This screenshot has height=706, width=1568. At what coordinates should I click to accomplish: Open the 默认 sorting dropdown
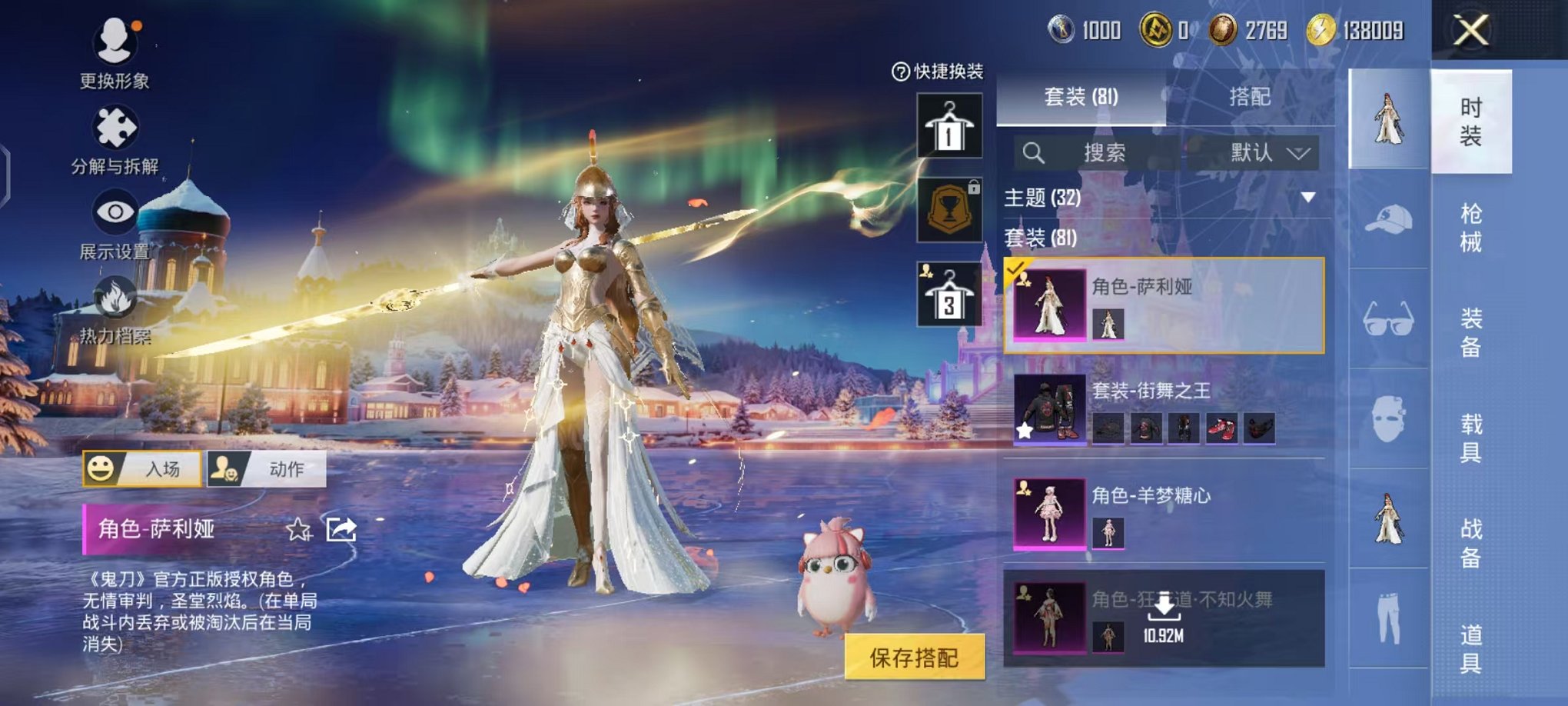(1267, 153)
